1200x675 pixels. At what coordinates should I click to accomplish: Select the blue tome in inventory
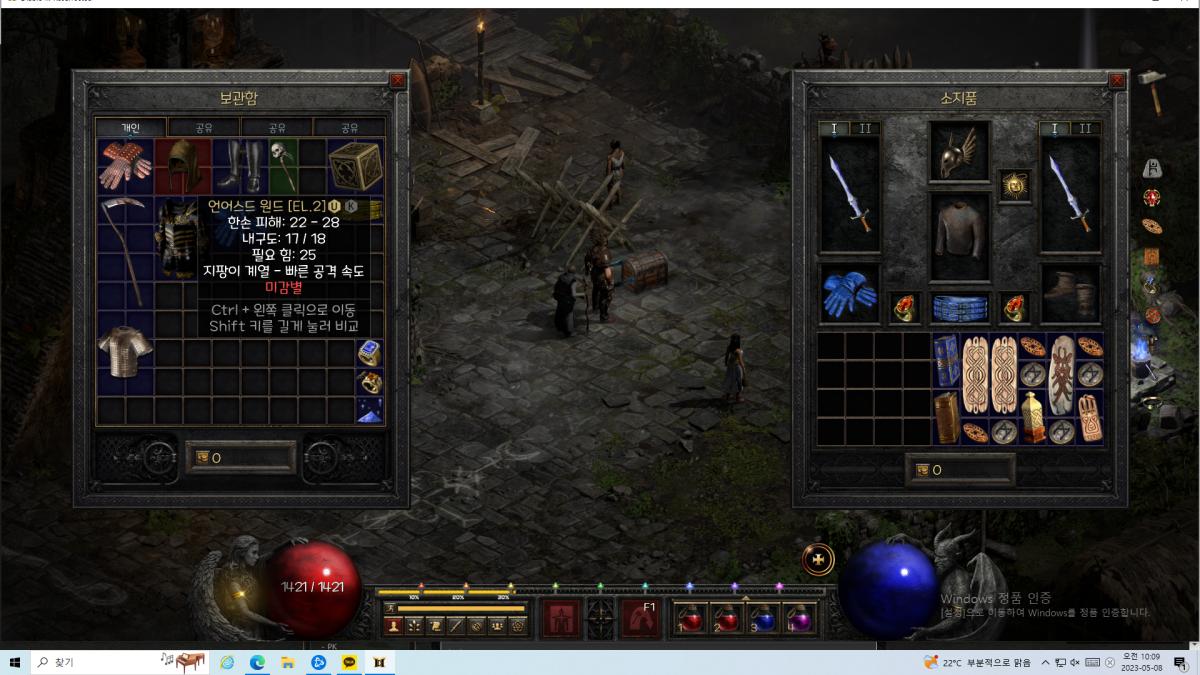(946, 359)
